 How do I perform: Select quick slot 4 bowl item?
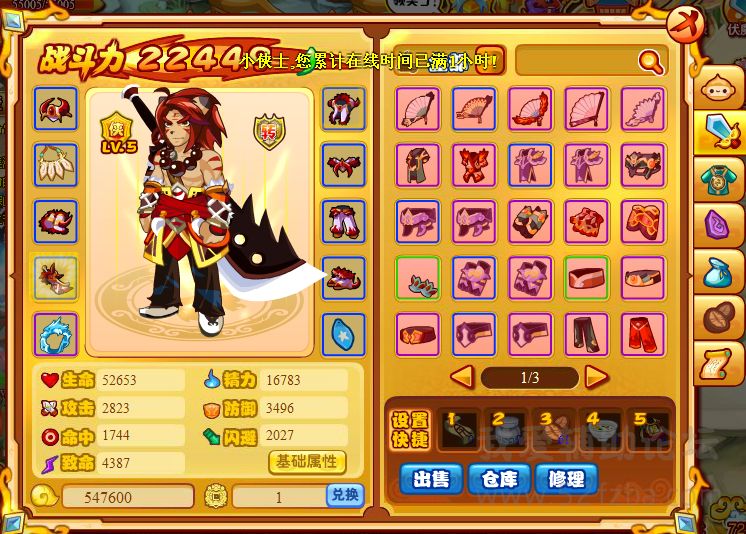602,430
